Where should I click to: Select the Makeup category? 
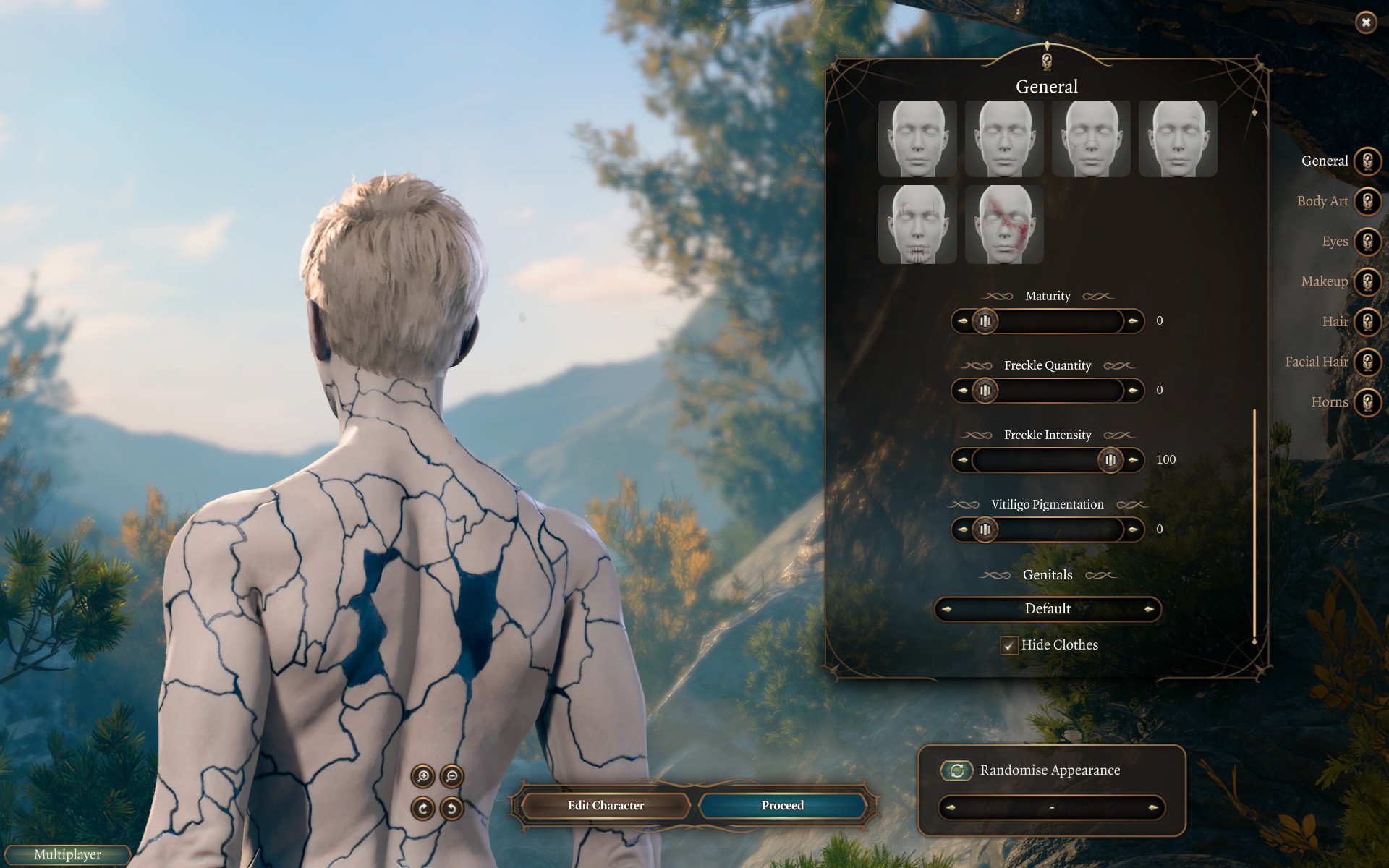coord(1367,281)
